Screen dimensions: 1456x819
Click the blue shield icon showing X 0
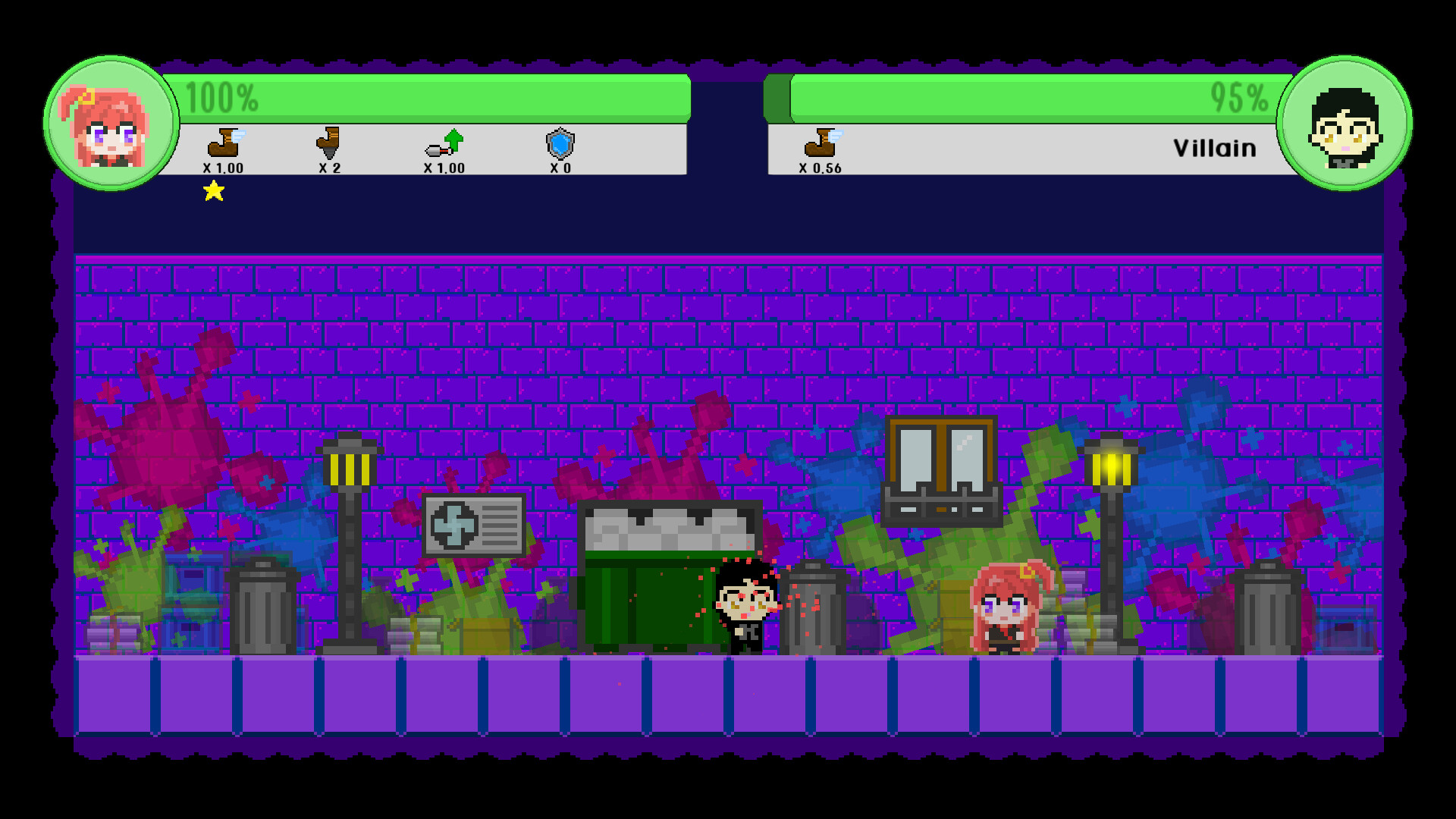tap(559, 144)
